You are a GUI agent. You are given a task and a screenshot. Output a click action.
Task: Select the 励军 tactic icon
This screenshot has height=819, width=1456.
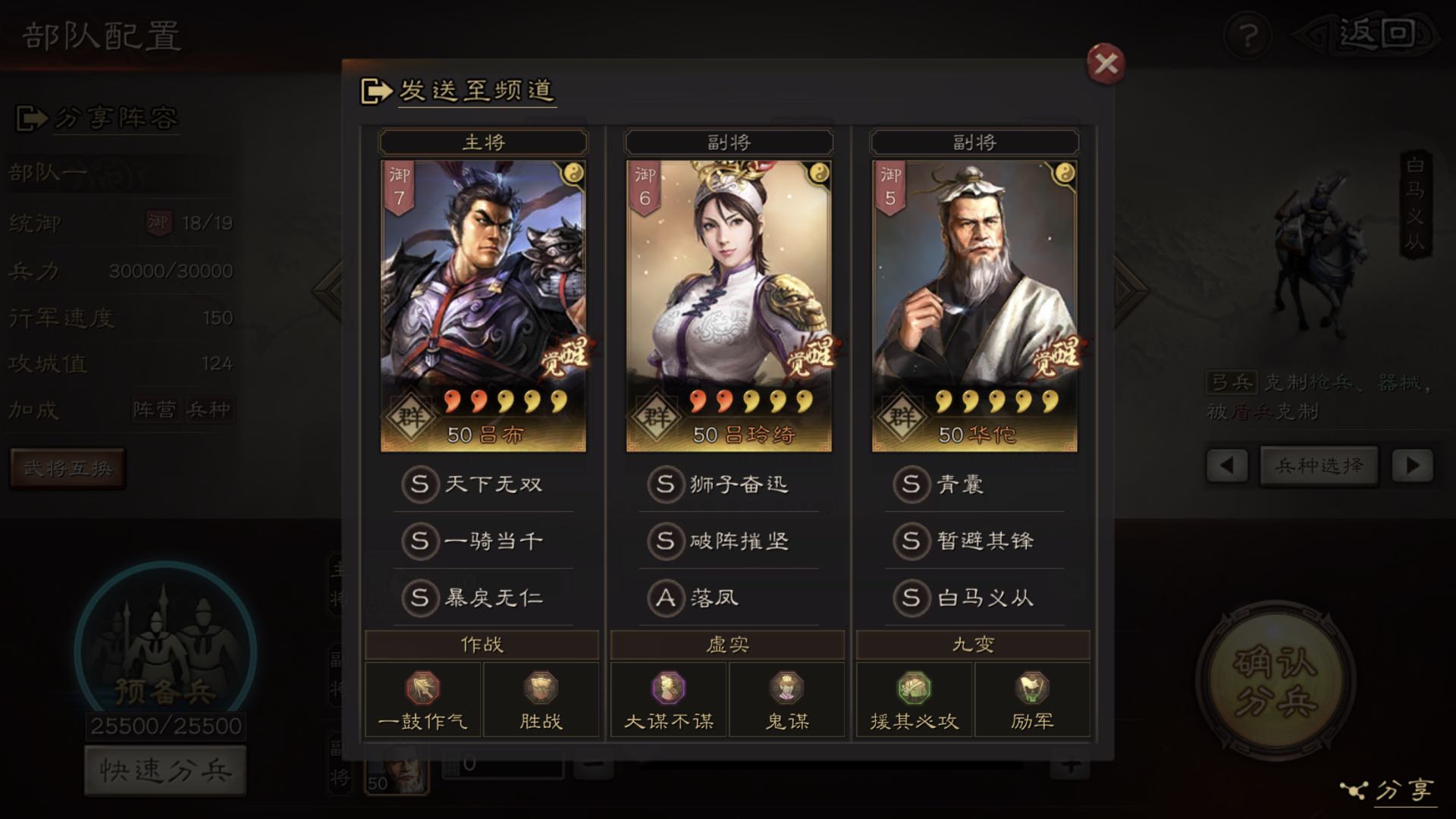[x=1031, y=690]
